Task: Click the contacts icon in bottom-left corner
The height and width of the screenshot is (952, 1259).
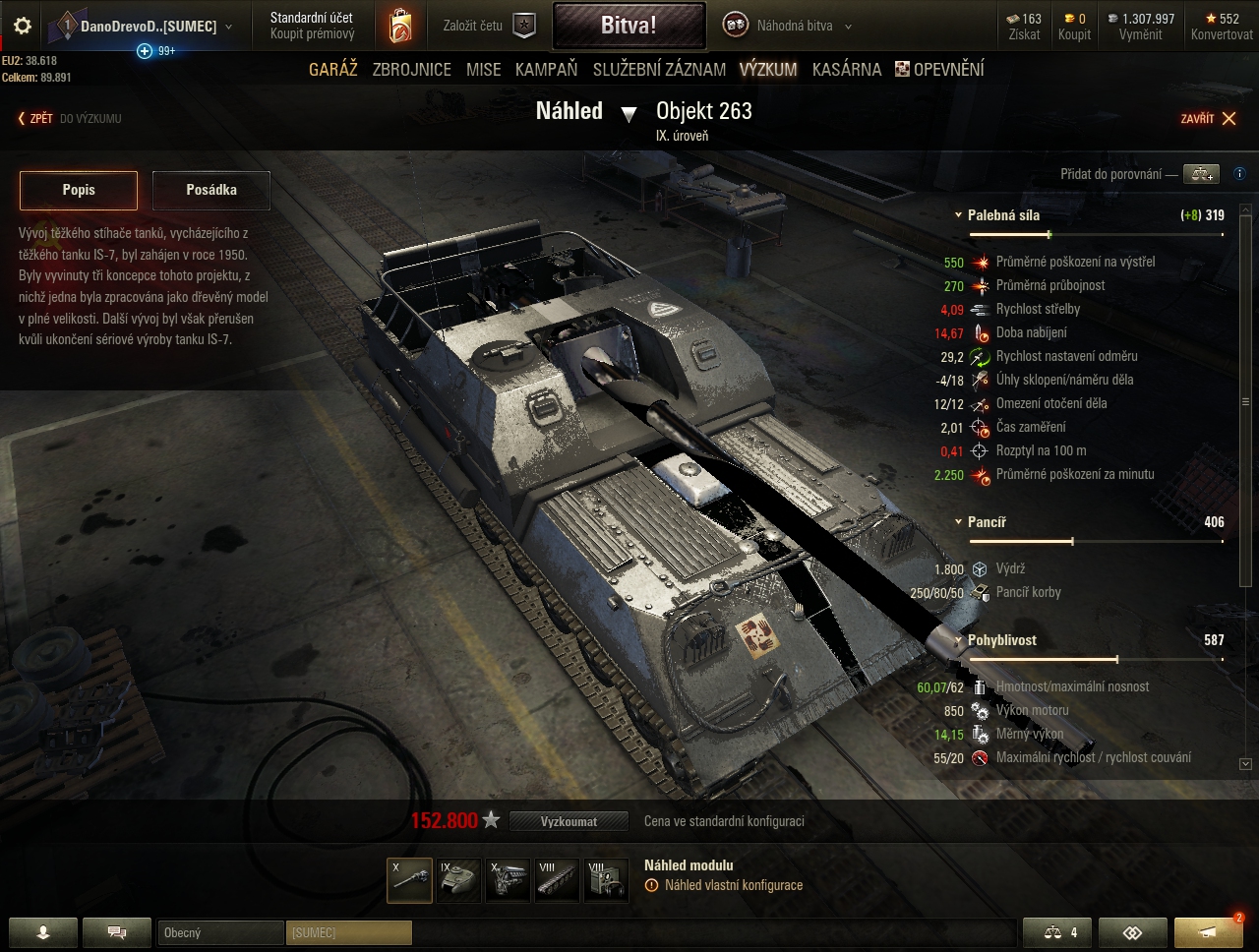Action: (43, 932)
